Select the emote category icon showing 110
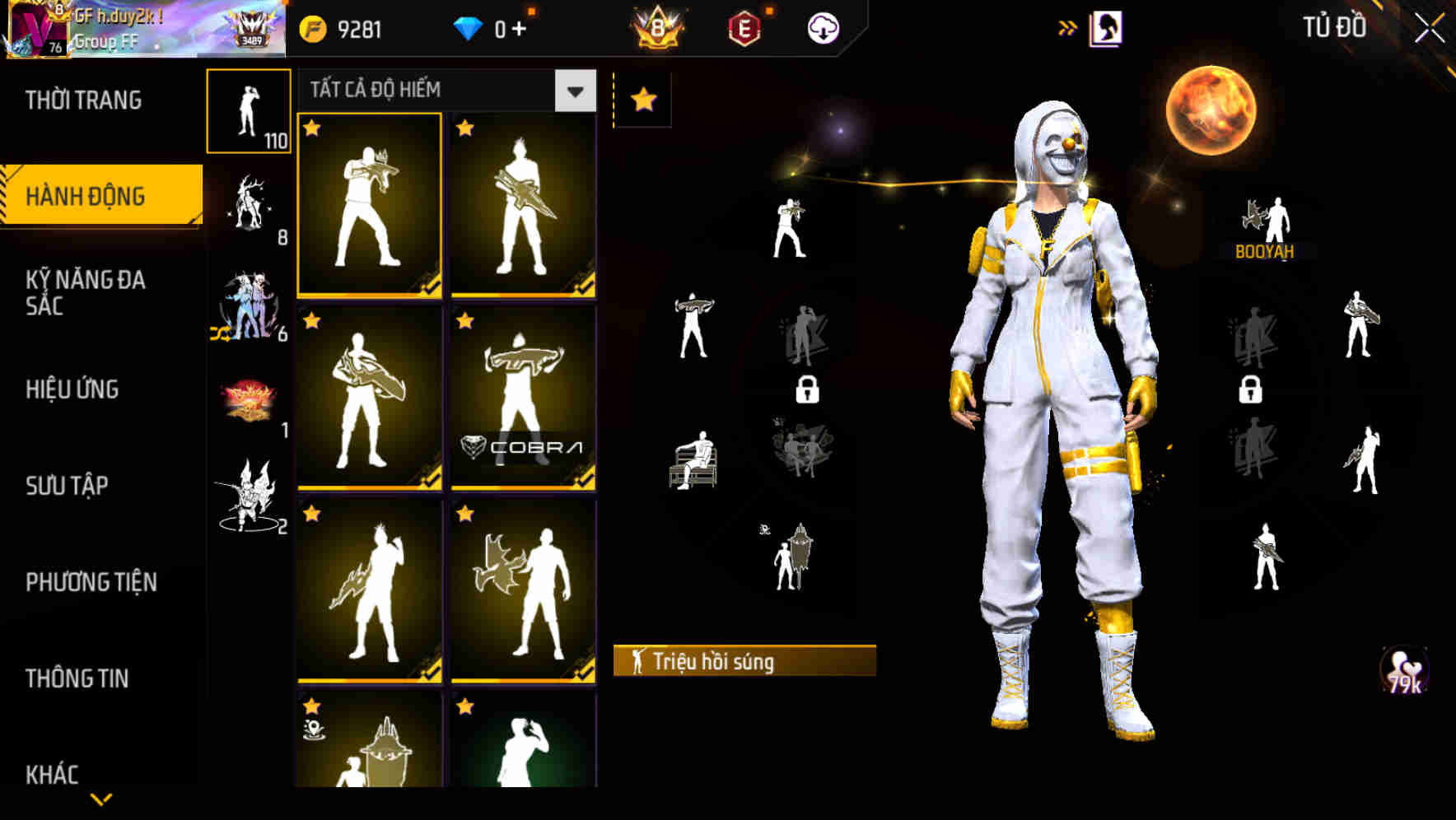 pyautogui.click(x=249, y=111)
